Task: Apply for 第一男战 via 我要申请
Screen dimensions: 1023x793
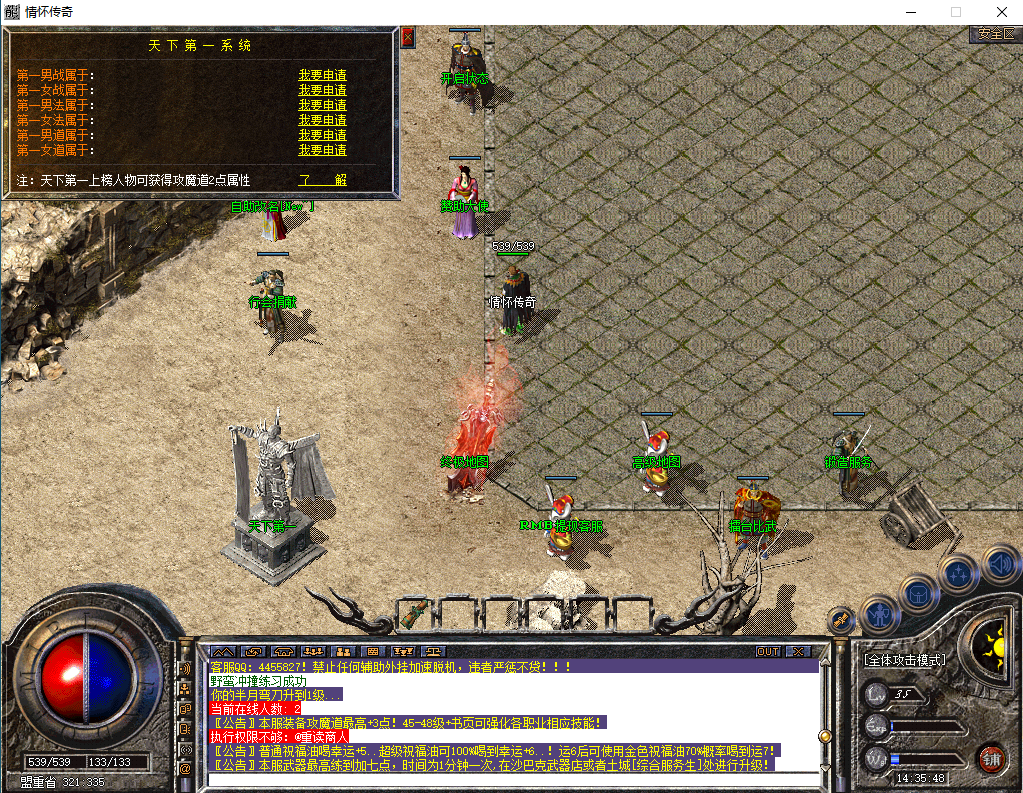Action: coord(322,75)
